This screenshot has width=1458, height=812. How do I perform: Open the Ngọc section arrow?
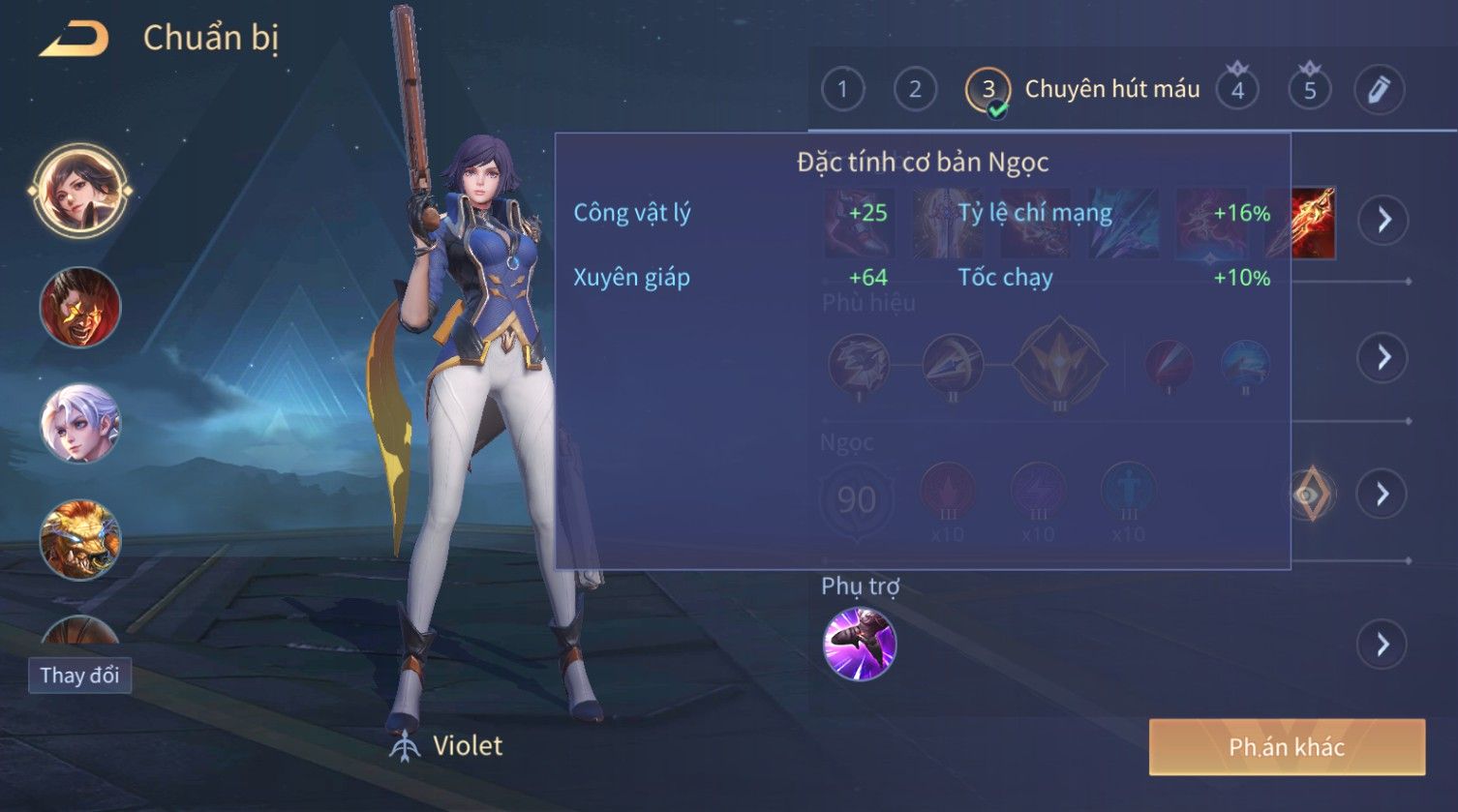pos(1383,495)
